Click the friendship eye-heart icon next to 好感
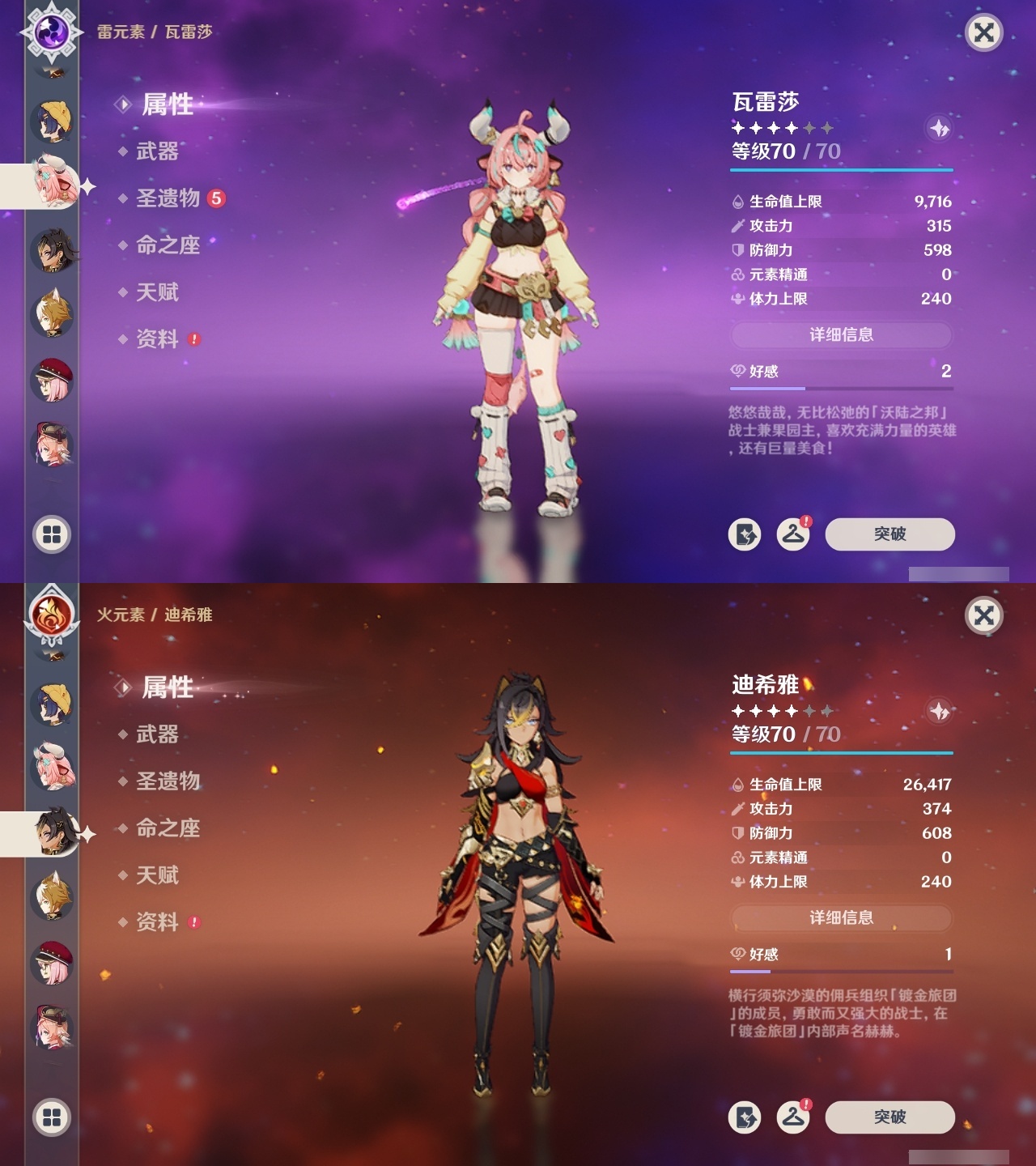Viewport: 1036px width, 1166px height. tap(737, 372)
